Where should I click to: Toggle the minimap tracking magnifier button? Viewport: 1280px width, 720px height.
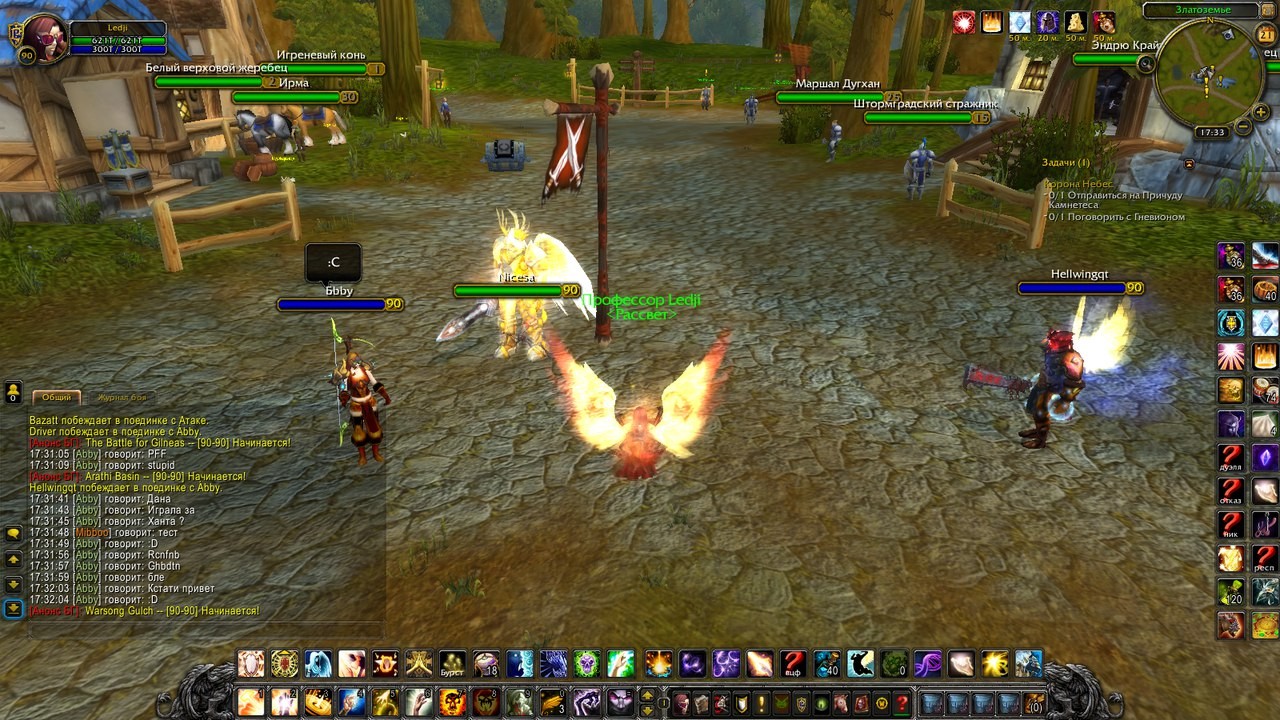pos(1146,63)
